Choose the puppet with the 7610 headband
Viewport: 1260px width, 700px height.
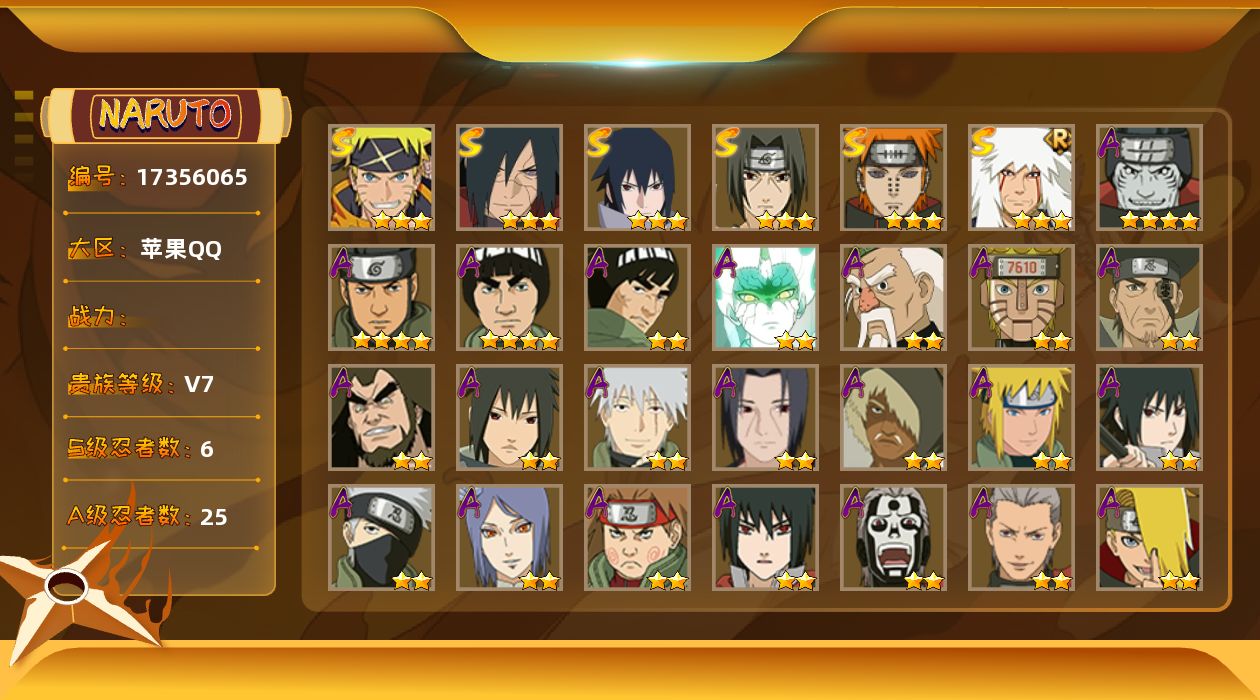coord(1021,297)
